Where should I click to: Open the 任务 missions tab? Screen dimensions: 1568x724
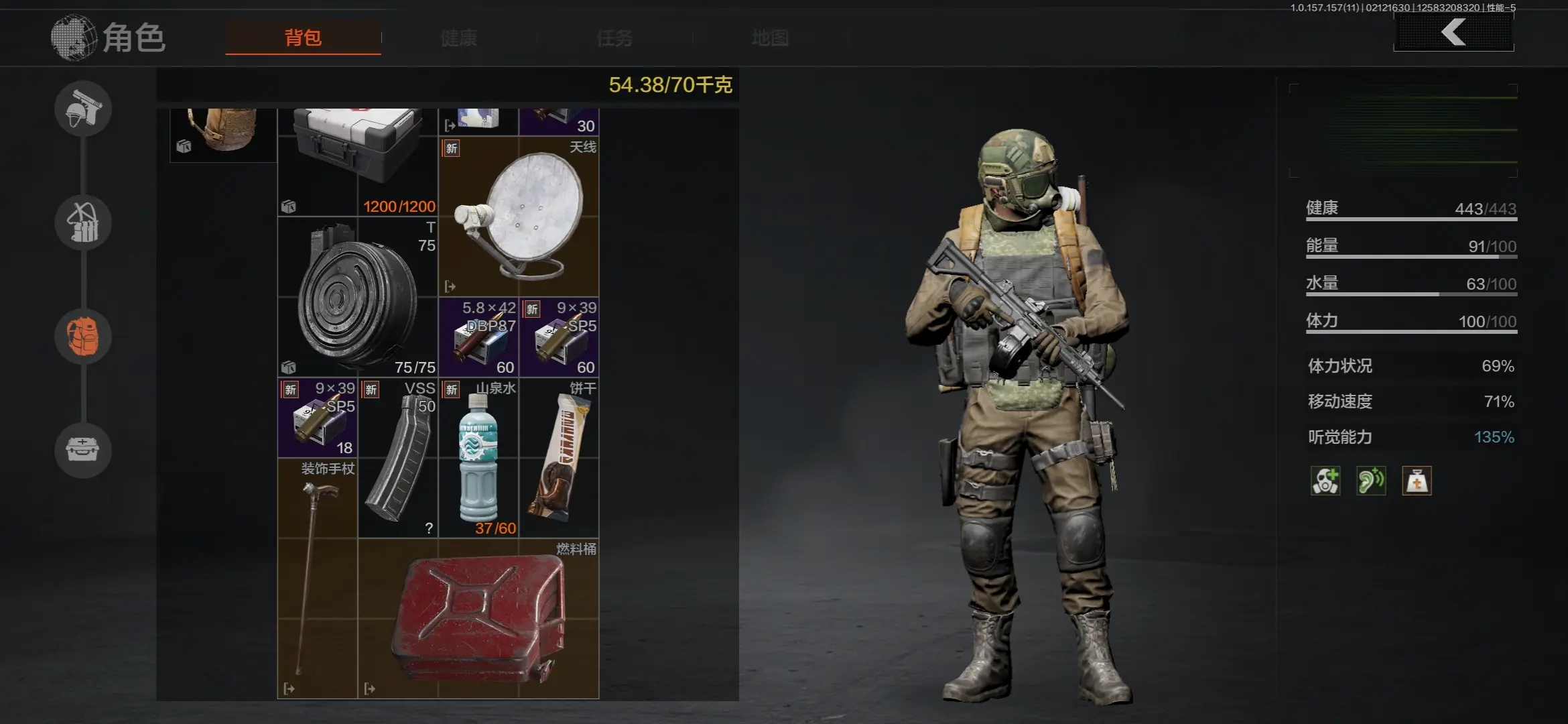614,38
